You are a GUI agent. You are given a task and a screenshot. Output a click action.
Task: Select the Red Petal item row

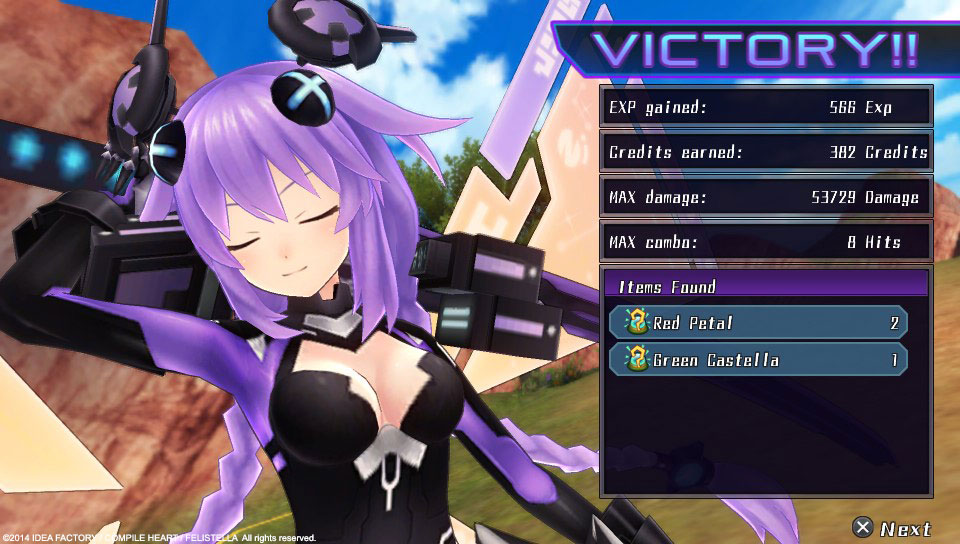point(758,323)
